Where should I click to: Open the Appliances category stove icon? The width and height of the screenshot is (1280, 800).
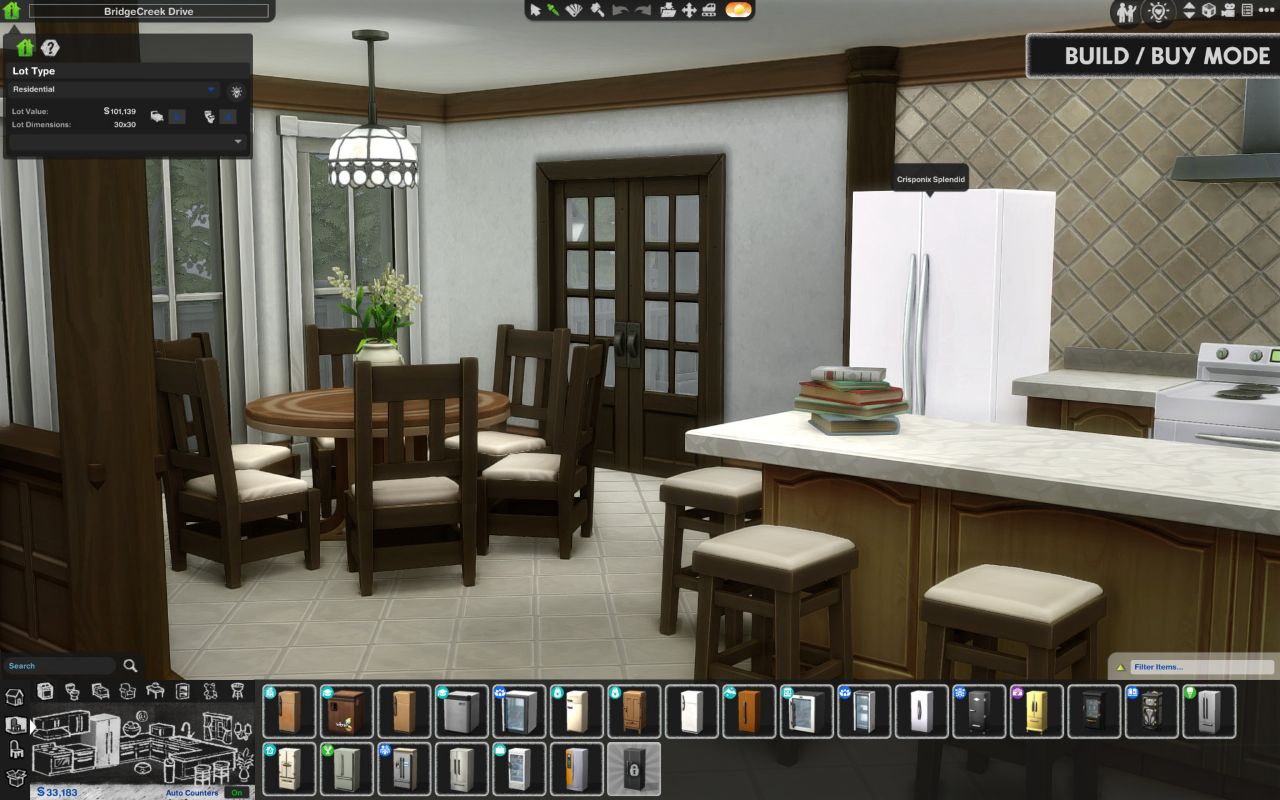[46, 691]
